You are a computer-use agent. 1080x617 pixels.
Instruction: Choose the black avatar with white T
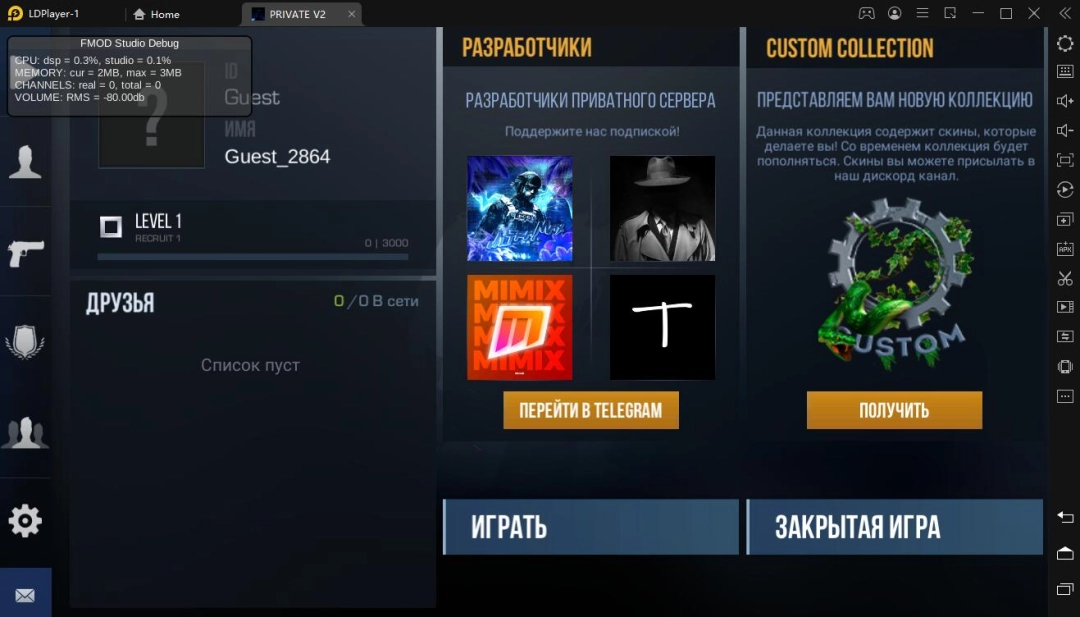(662, 327)
